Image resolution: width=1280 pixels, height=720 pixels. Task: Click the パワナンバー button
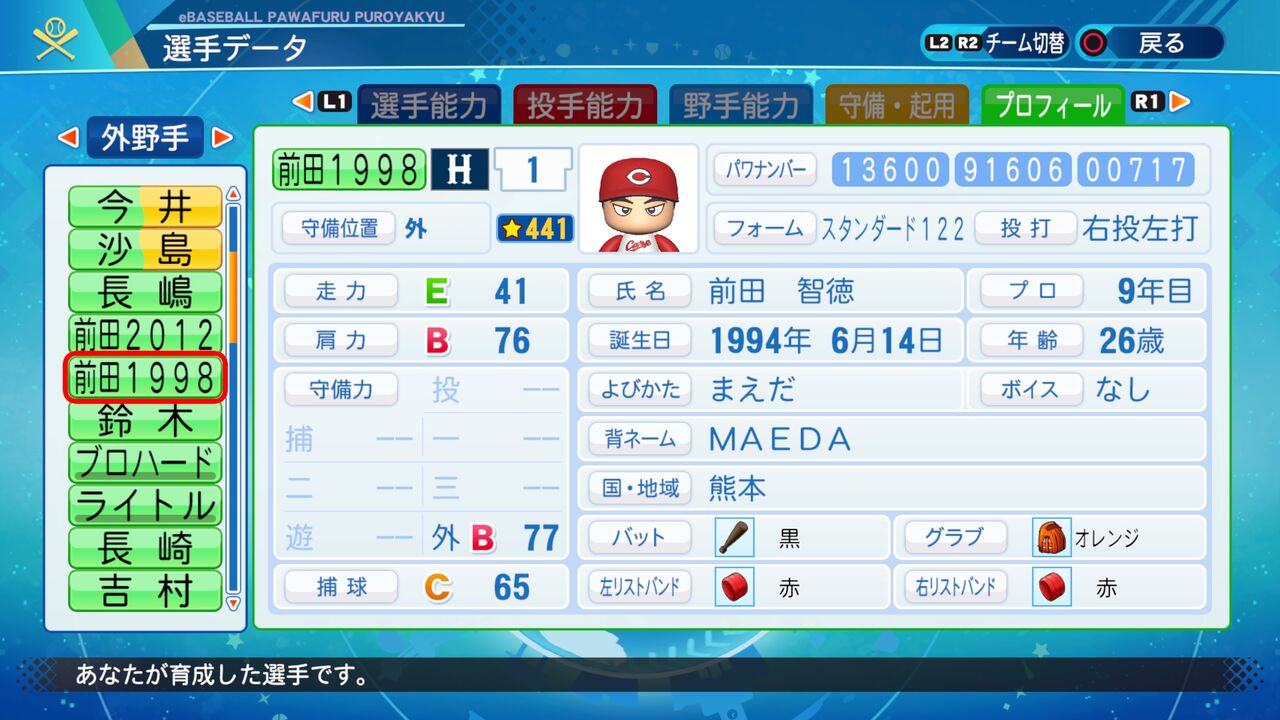(764, 168)
